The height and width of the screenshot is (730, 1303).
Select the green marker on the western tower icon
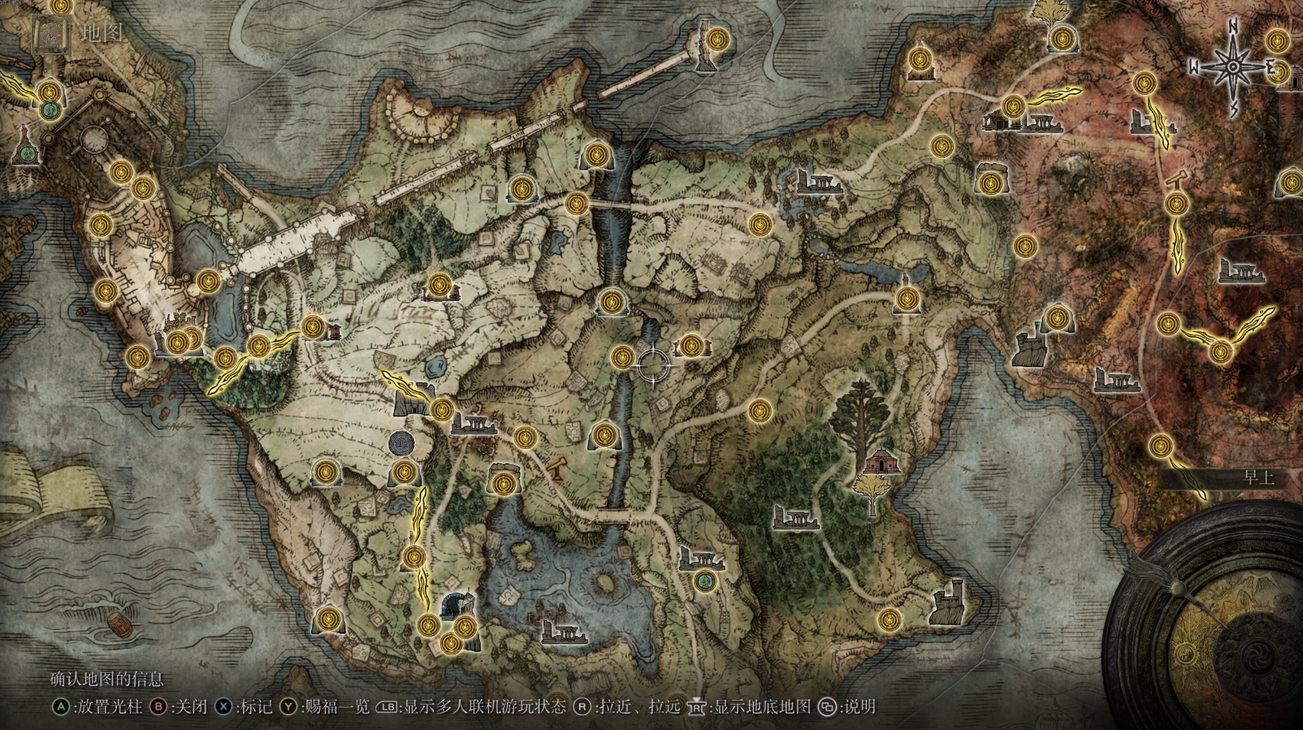(x=26, y=154)
